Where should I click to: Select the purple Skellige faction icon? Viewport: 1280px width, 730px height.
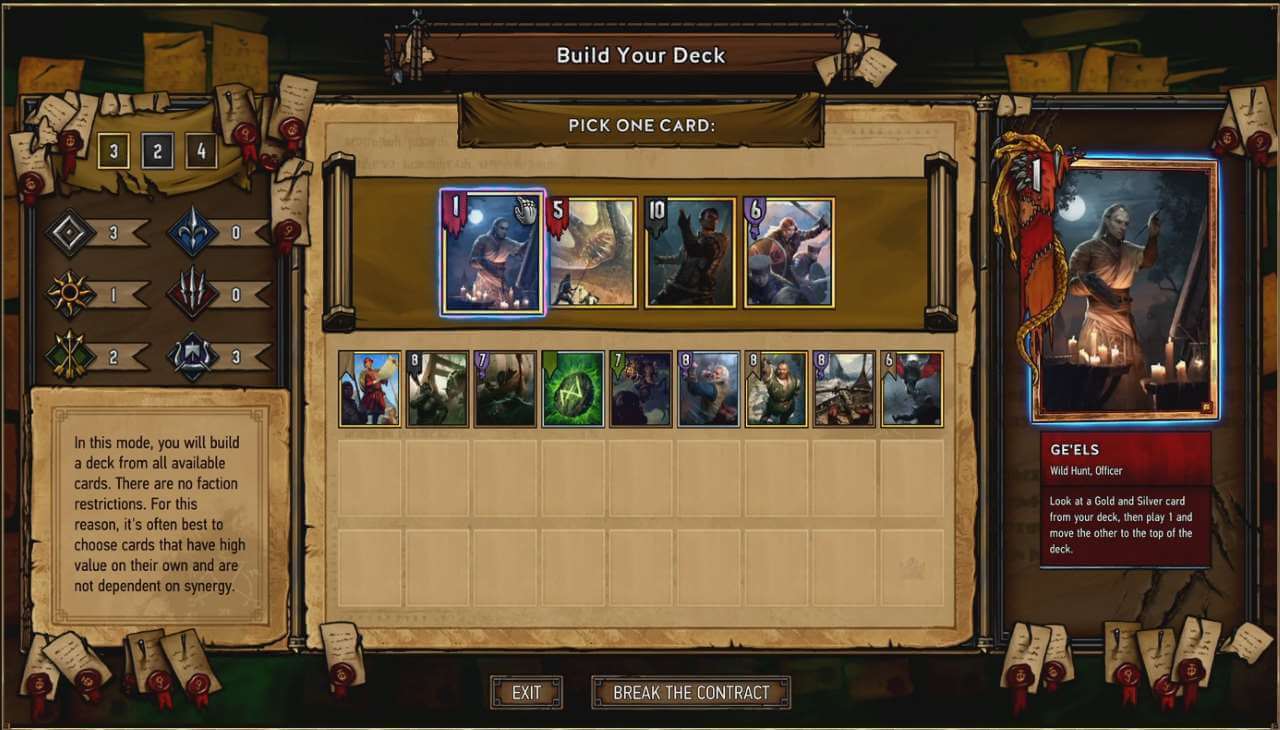coord(192,355)
